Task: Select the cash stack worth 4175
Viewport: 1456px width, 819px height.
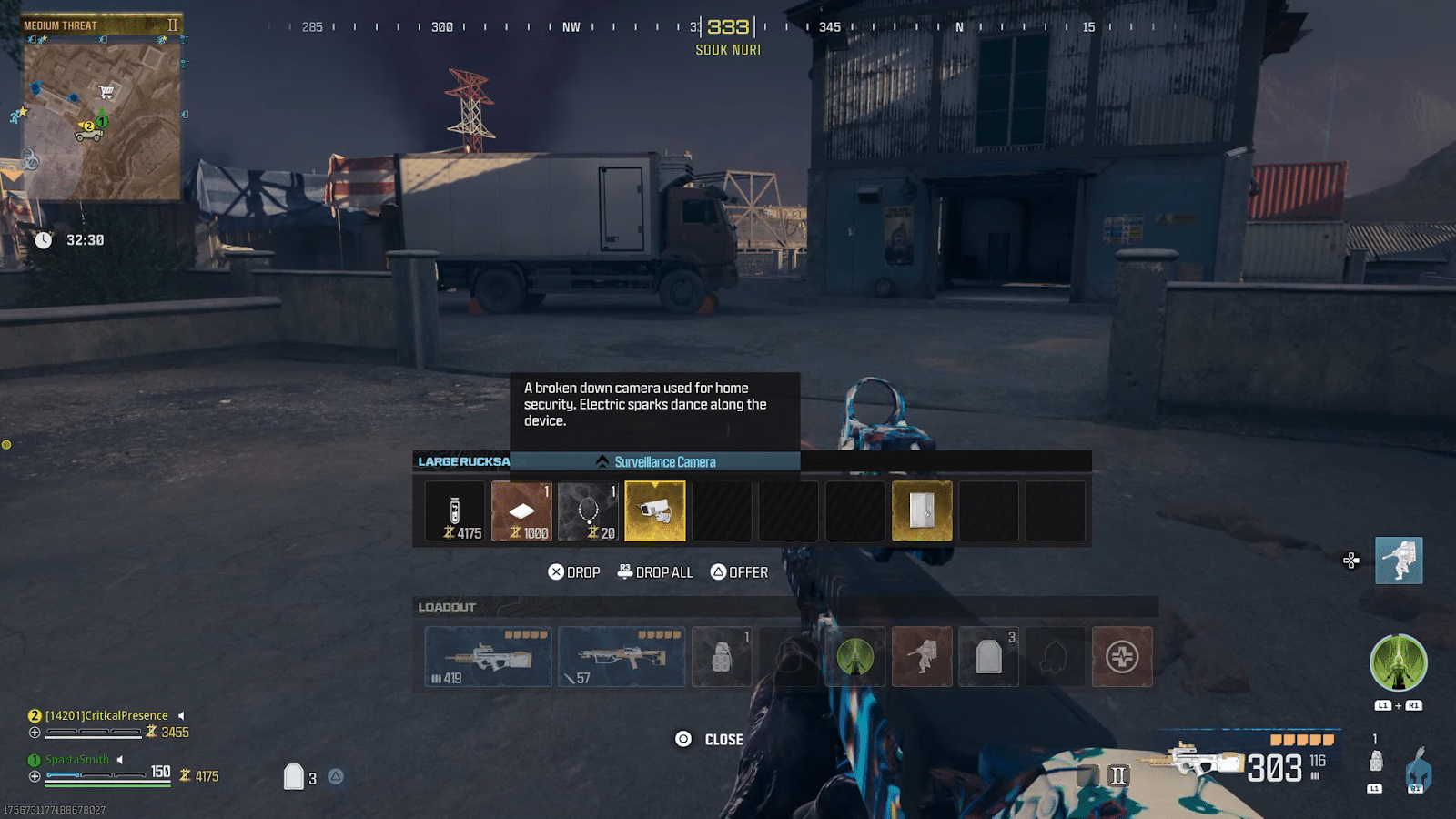Action: tap(453, 511)
